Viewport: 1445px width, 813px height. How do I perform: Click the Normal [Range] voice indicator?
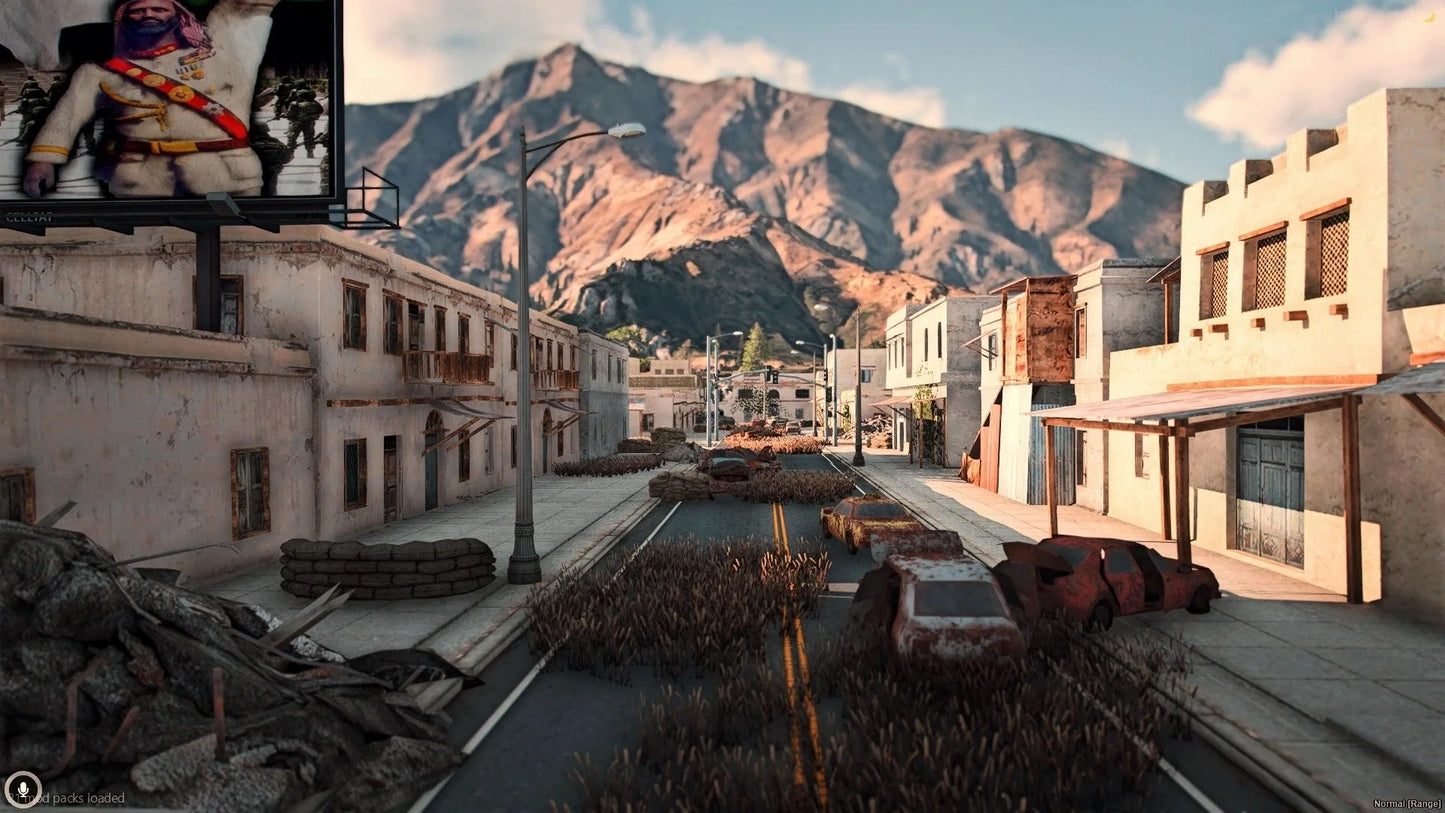1407,803
